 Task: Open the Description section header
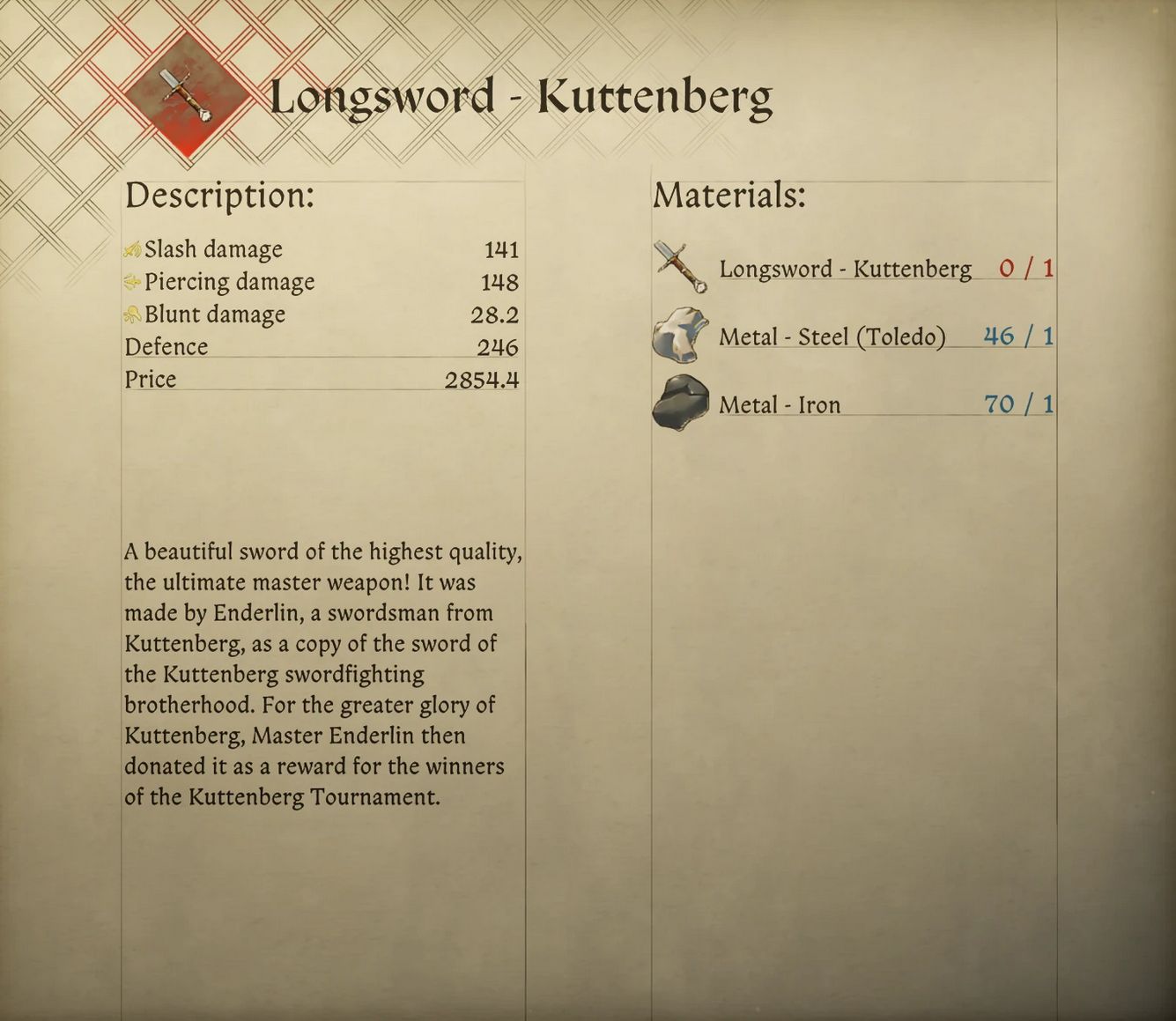(x=219, y=196)
